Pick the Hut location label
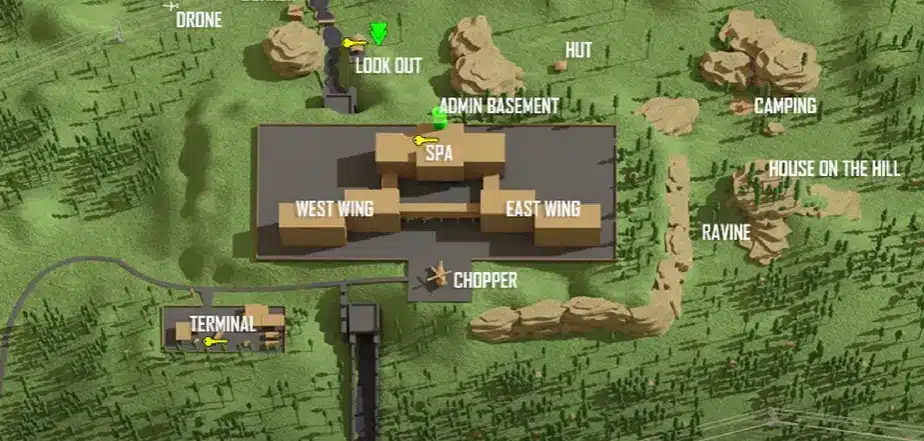The width and height of the screenshot is (924, 441). pyautogui.click(x=578, y=49)
